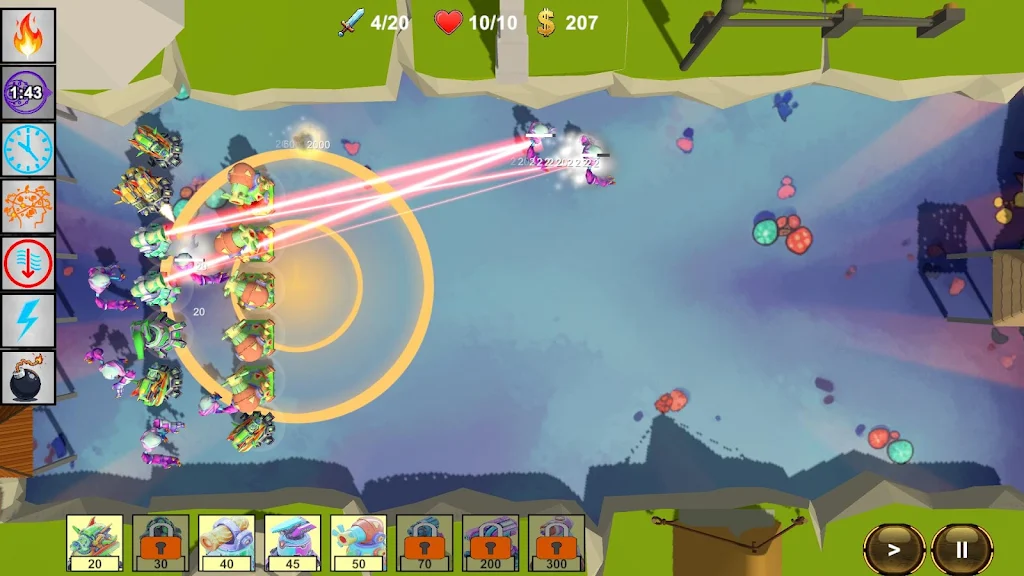
Task: Pause the game
Action: tap(962, 549)
